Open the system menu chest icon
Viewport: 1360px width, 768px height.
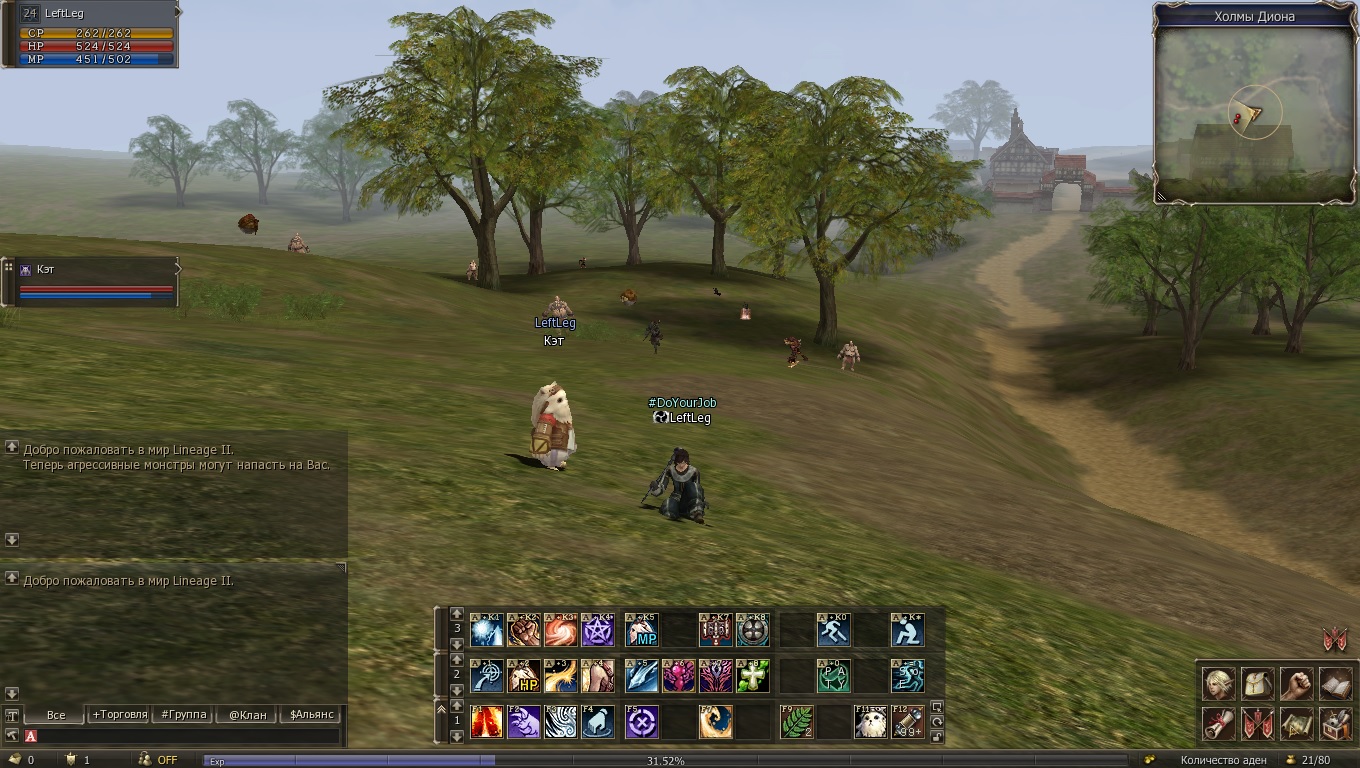point(1335,723)
